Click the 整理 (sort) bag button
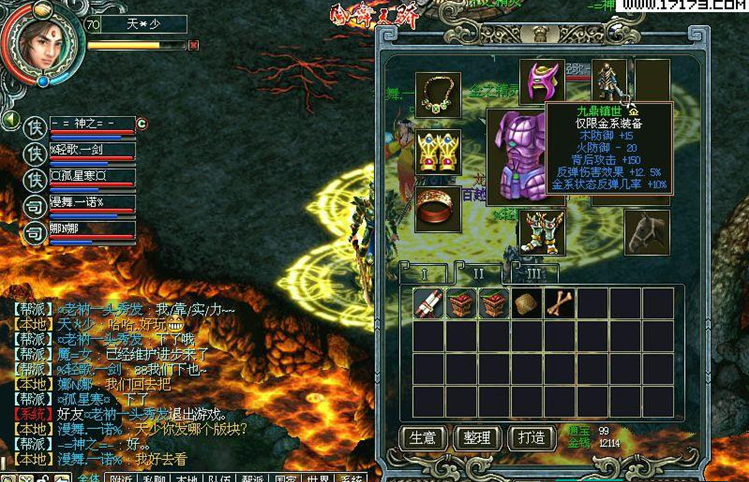This screenshot has width=749, height=482. (x=477, y=438)
